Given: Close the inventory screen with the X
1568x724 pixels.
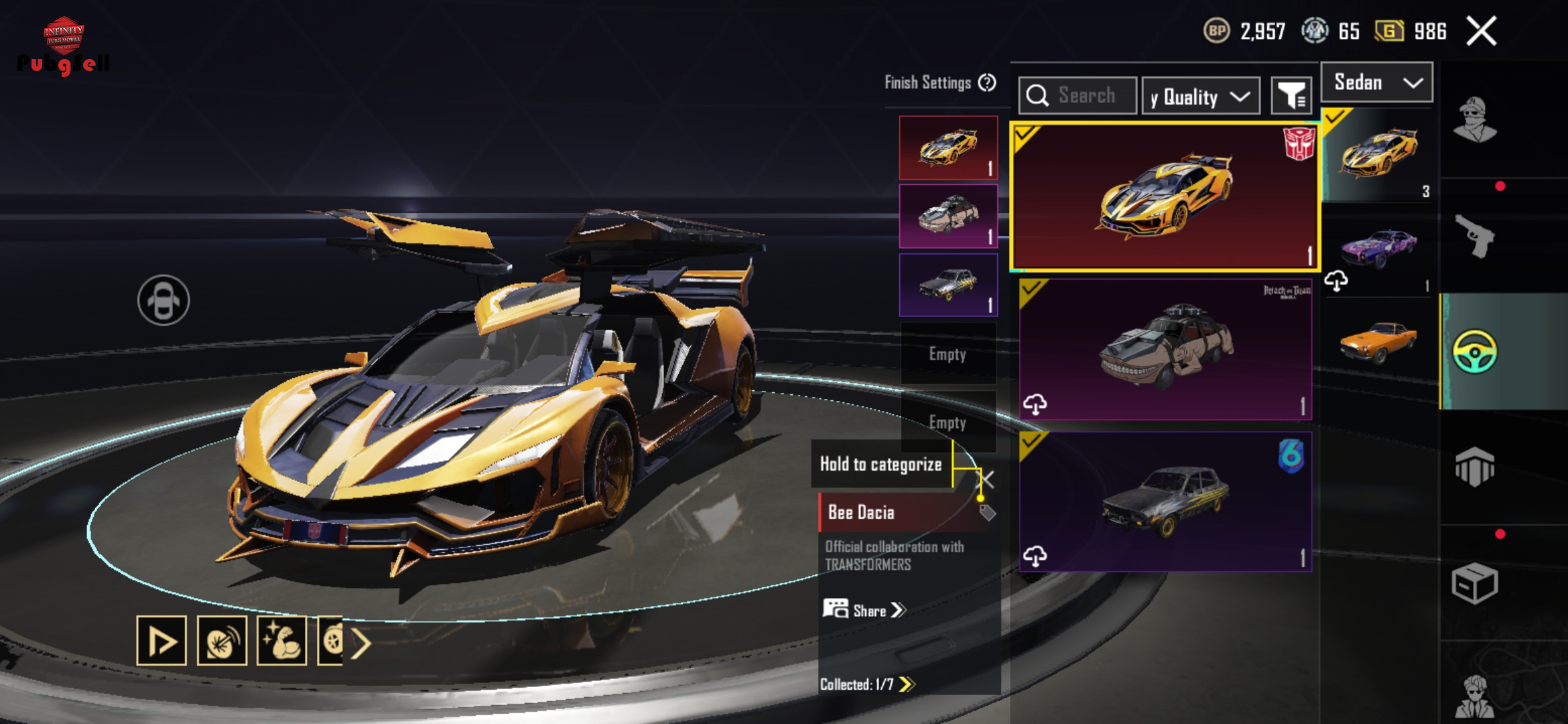Looking at the screenshot, I should [x=1481, y=32].
